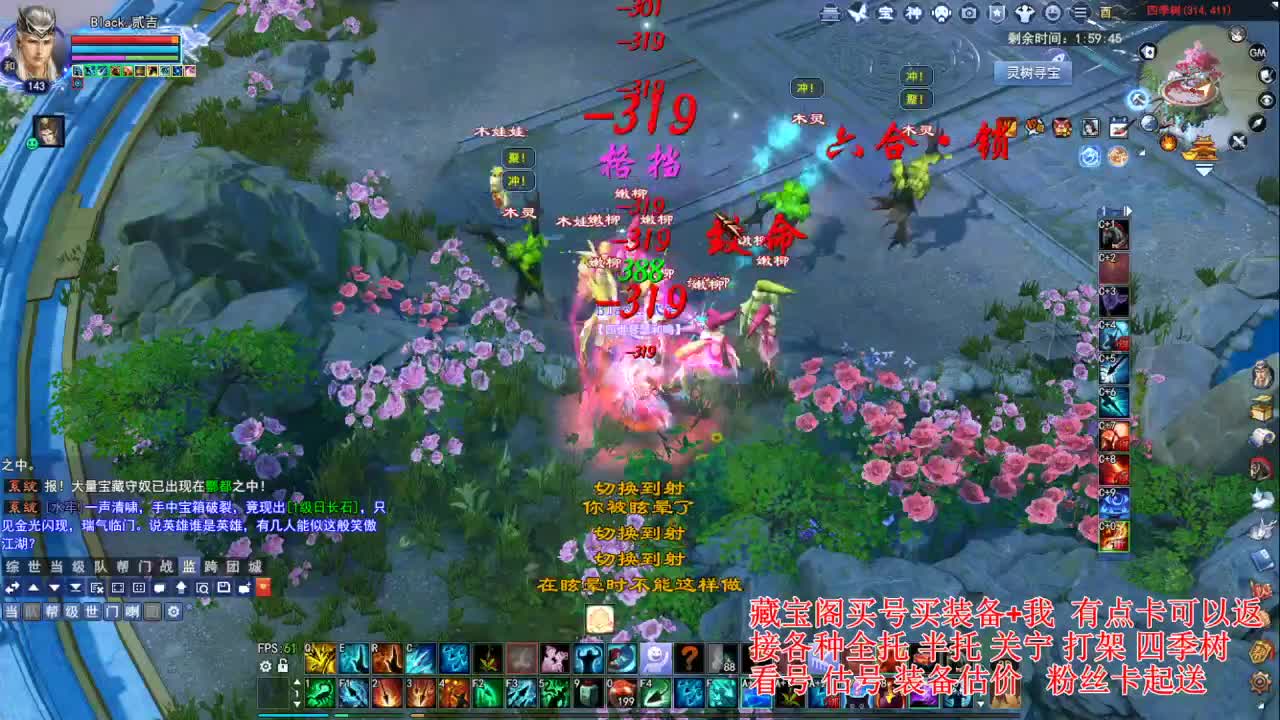Click the GM icon beside the minimap

point(1258,53)
